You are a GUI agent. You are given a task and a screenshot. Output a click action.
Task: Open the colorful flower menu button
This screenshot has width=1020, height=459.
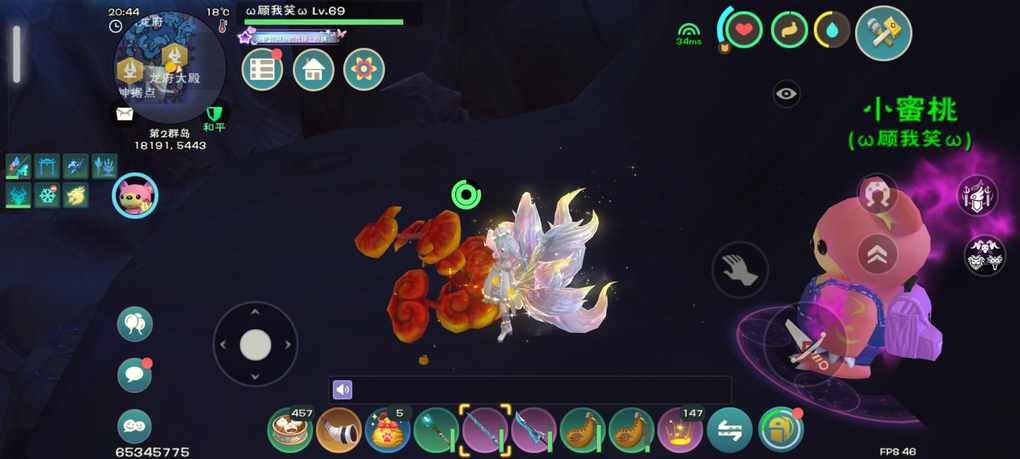364,70
